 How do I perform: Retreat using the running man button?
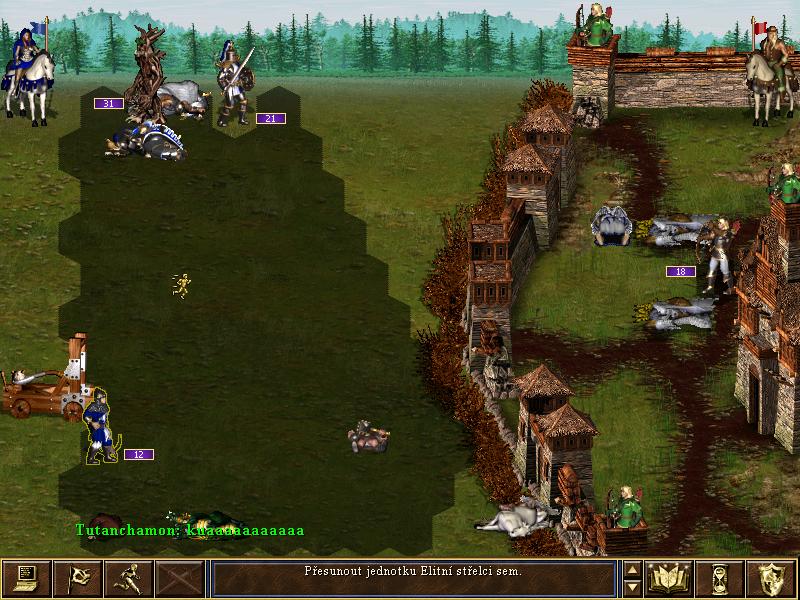coord(129,578)
